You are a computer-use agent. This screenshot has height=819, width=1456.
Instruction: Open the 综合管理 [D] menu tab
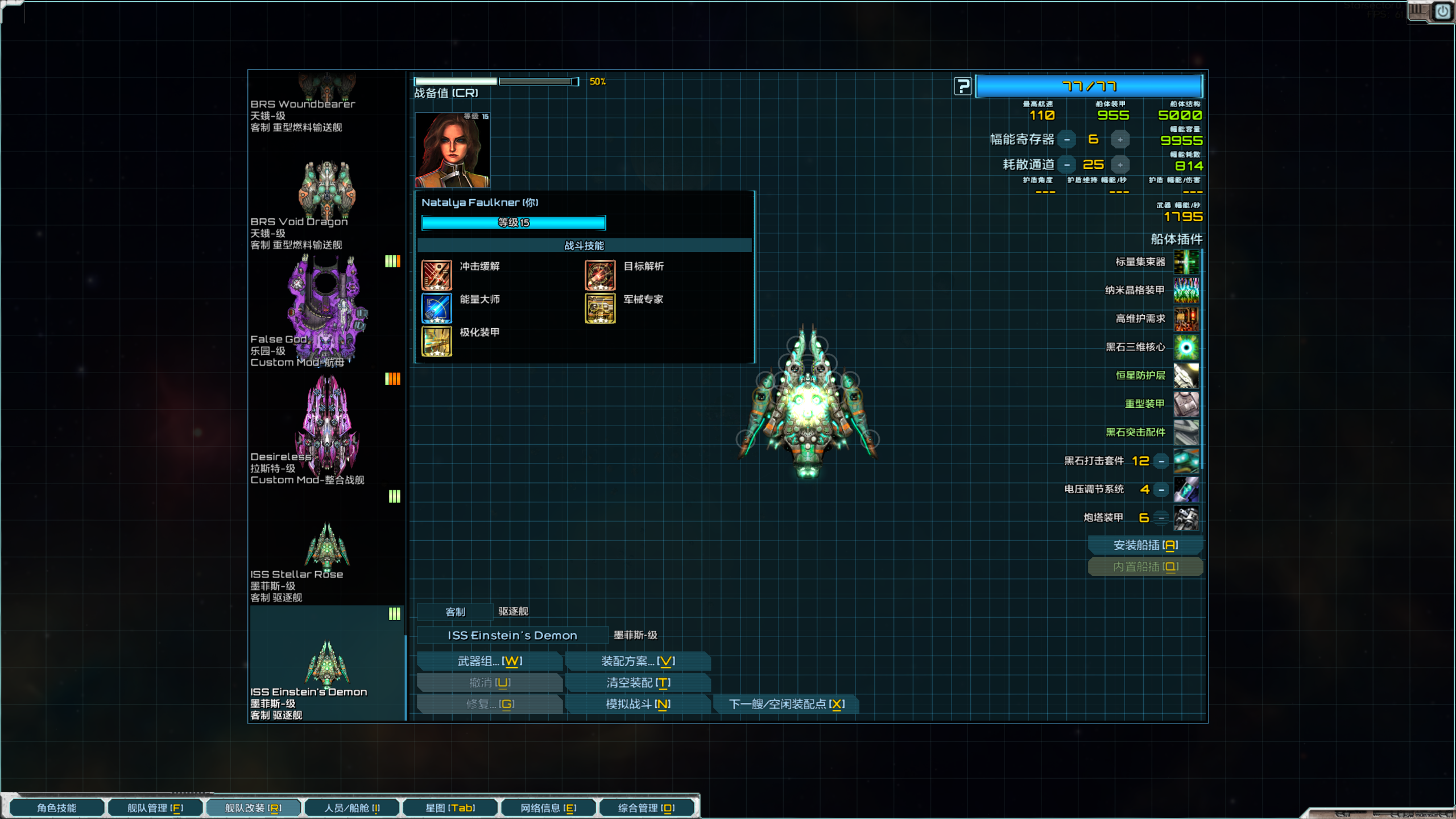[x=647, y=807]
